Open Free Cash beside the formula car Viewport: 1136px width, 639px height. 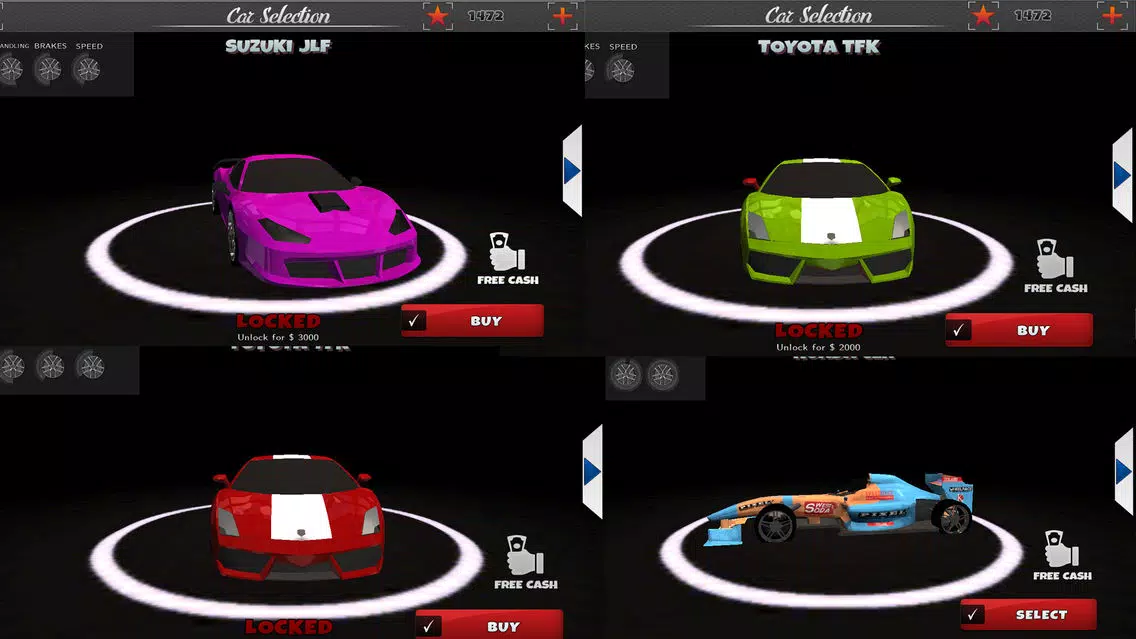tap(1062, 555)
